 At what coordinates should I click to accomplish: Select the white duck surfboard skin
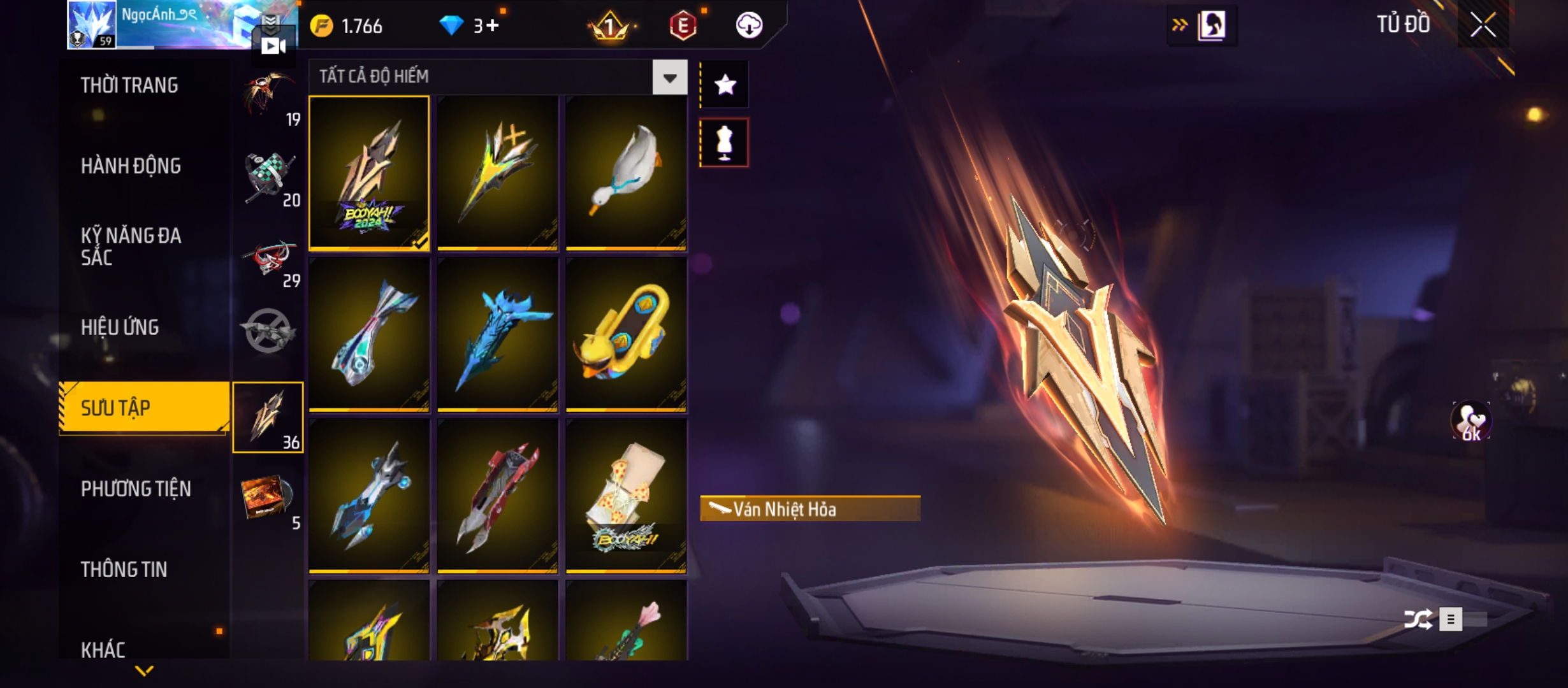(x=626, y=173)
